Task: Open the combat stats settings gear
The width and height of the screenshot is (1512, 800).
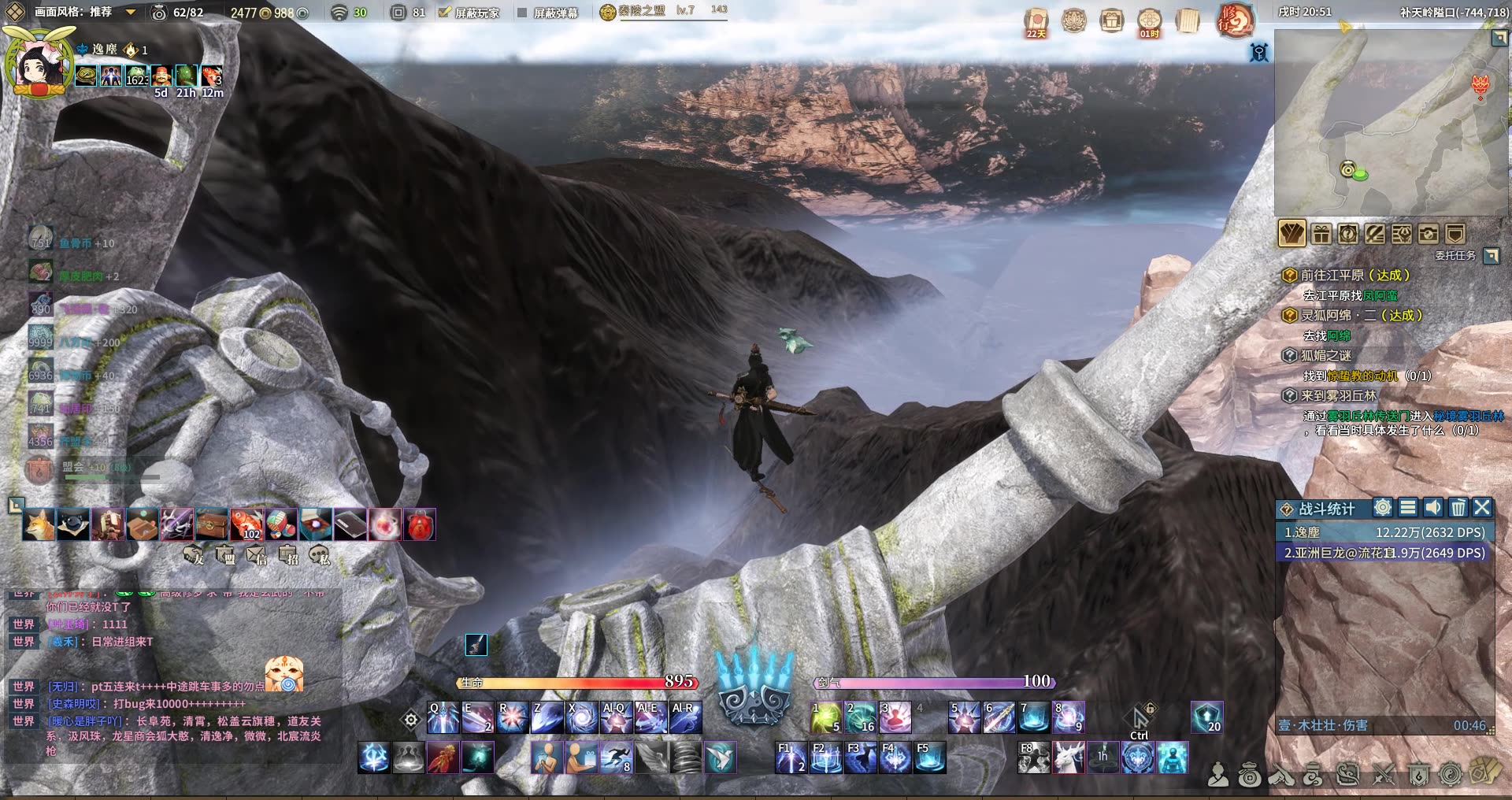Action: (1383, 508)
